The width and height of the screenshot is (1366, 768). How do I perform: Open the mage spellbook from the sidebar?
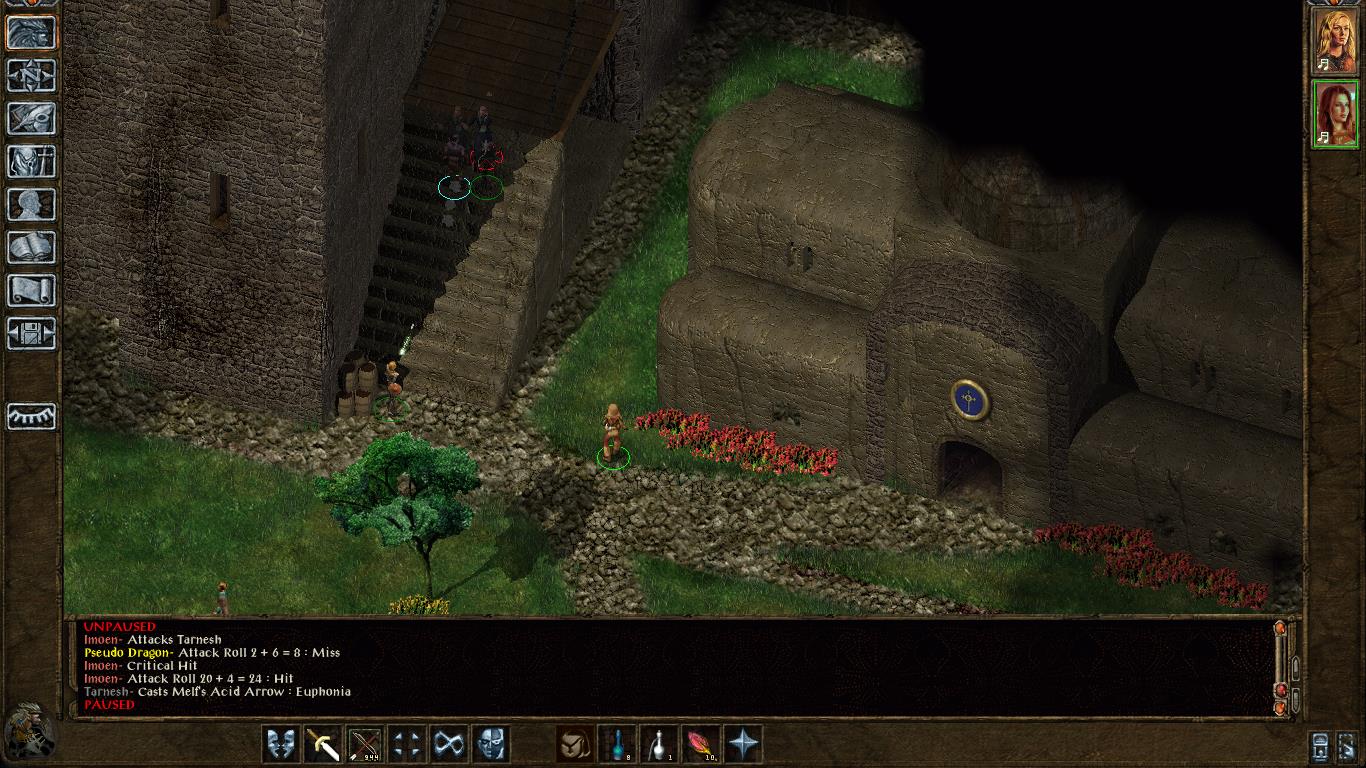click(x=31, y=247)
